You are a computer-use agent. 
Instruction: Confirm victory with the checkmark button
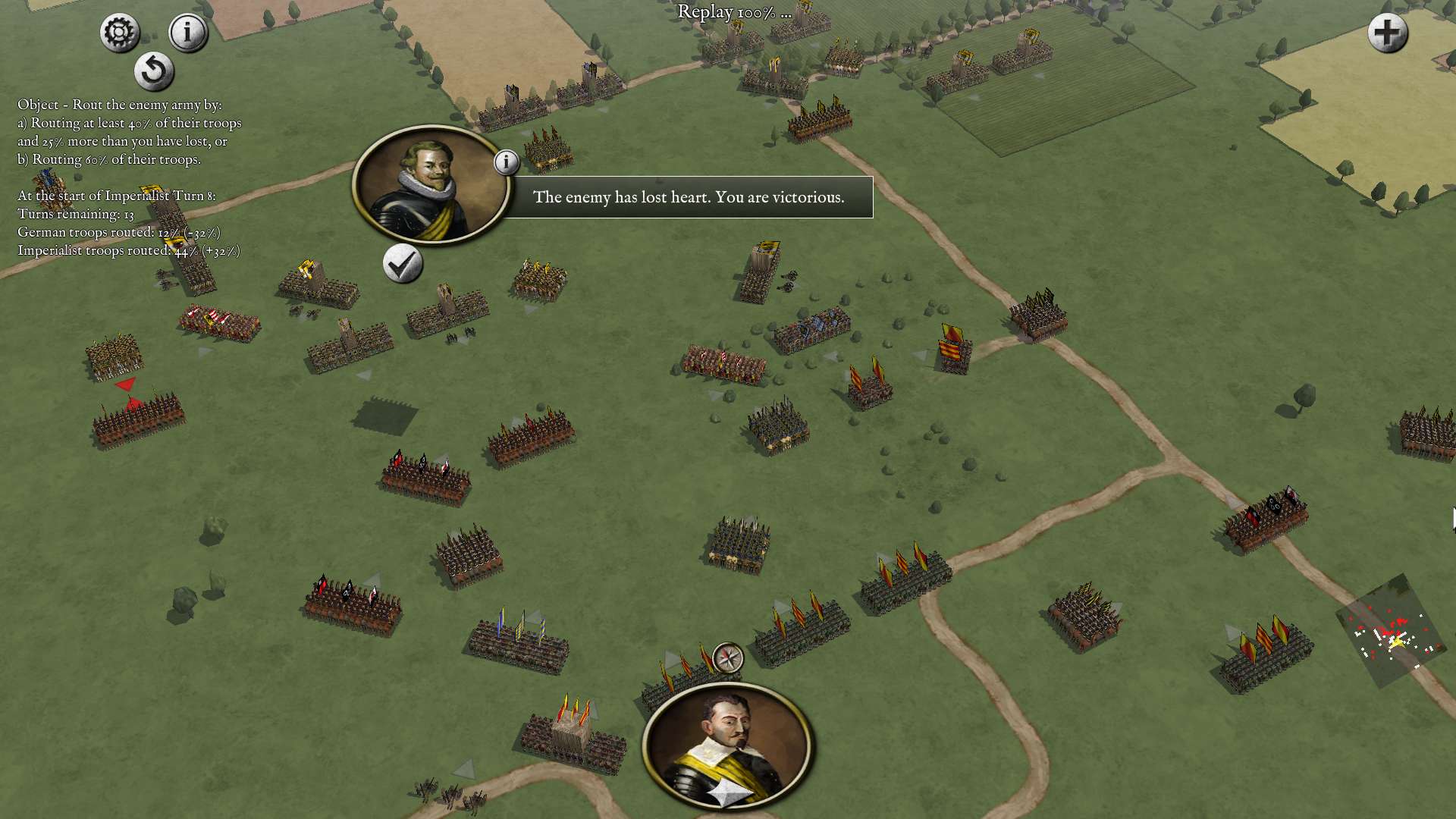(403, 265)
